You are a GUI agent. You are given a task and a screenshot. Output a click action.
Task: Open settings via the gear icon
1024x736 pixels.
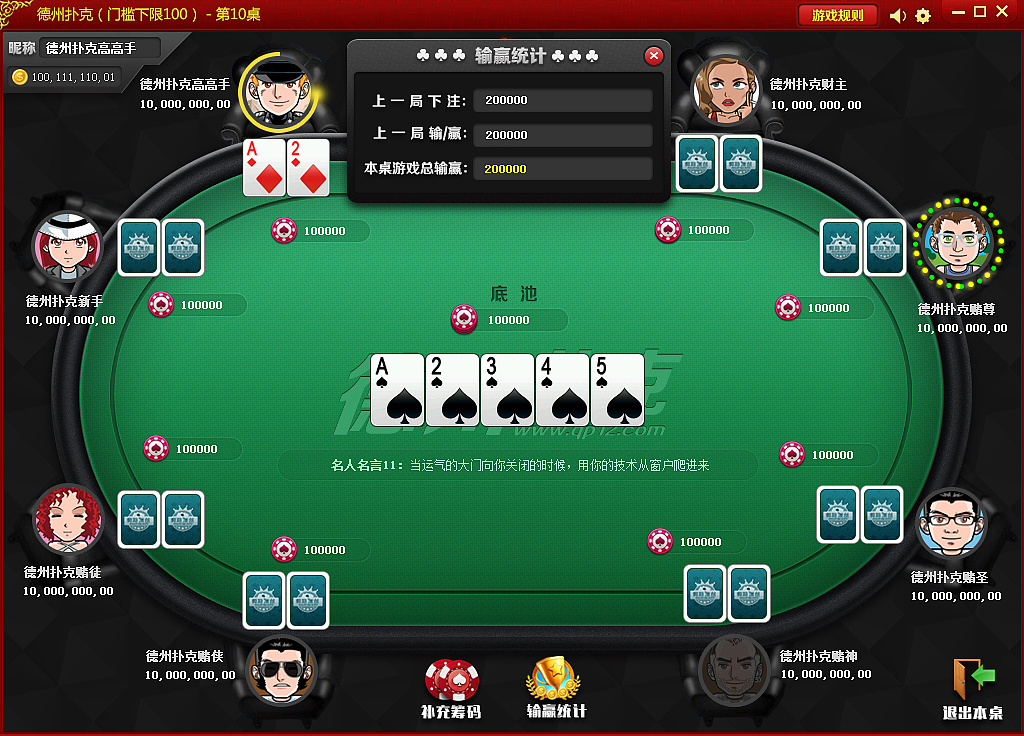[923, 15]
